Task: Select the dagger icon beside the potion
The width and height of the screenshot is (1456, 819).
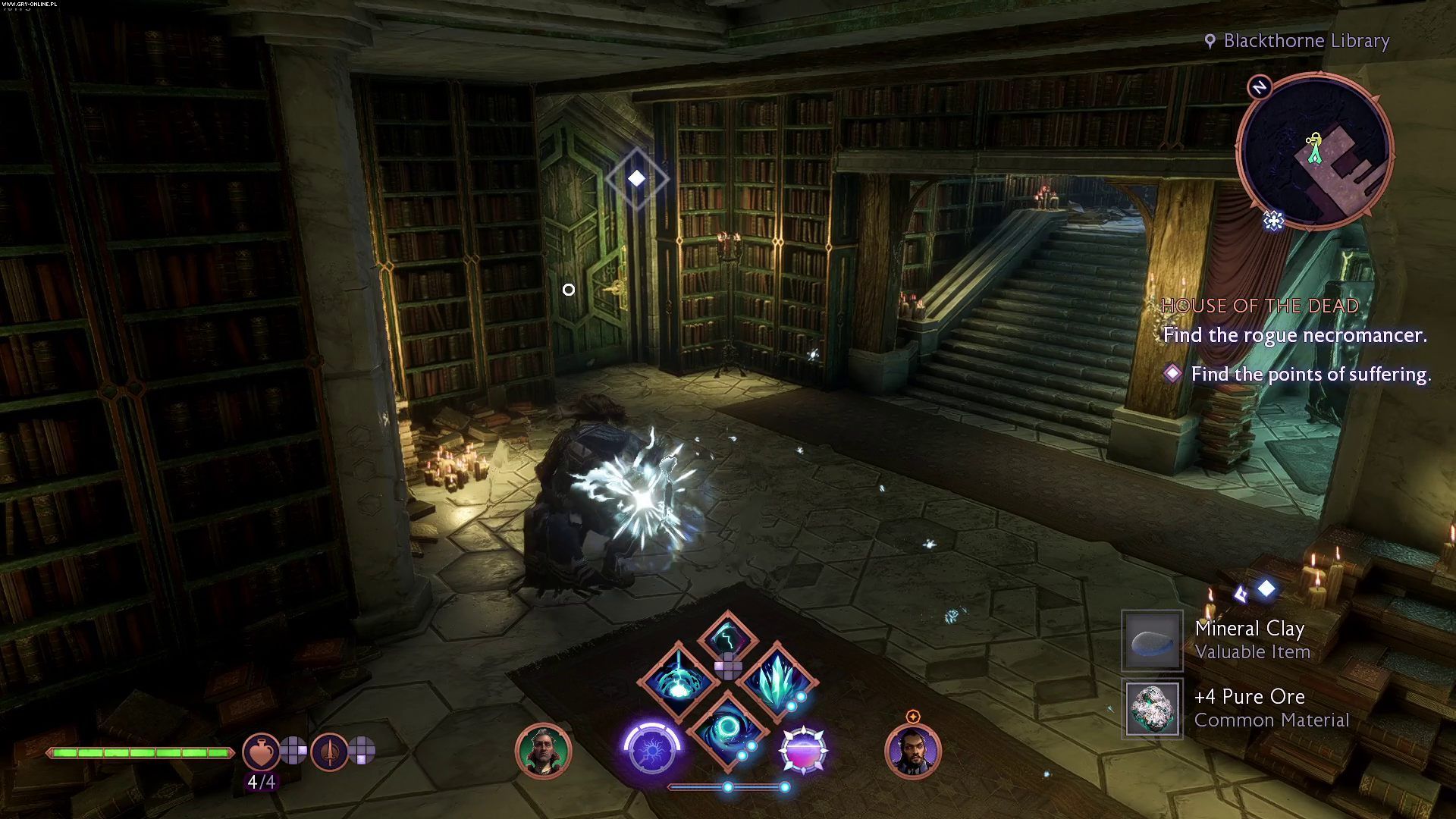Action: point(330,752)
